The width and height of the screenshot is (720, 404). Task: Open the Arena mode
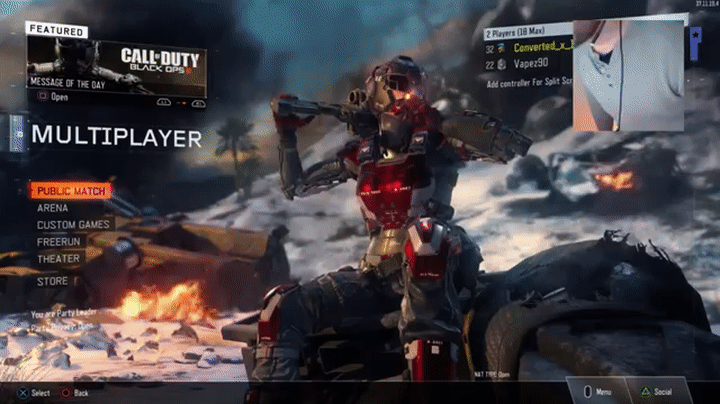pos(53,208)
